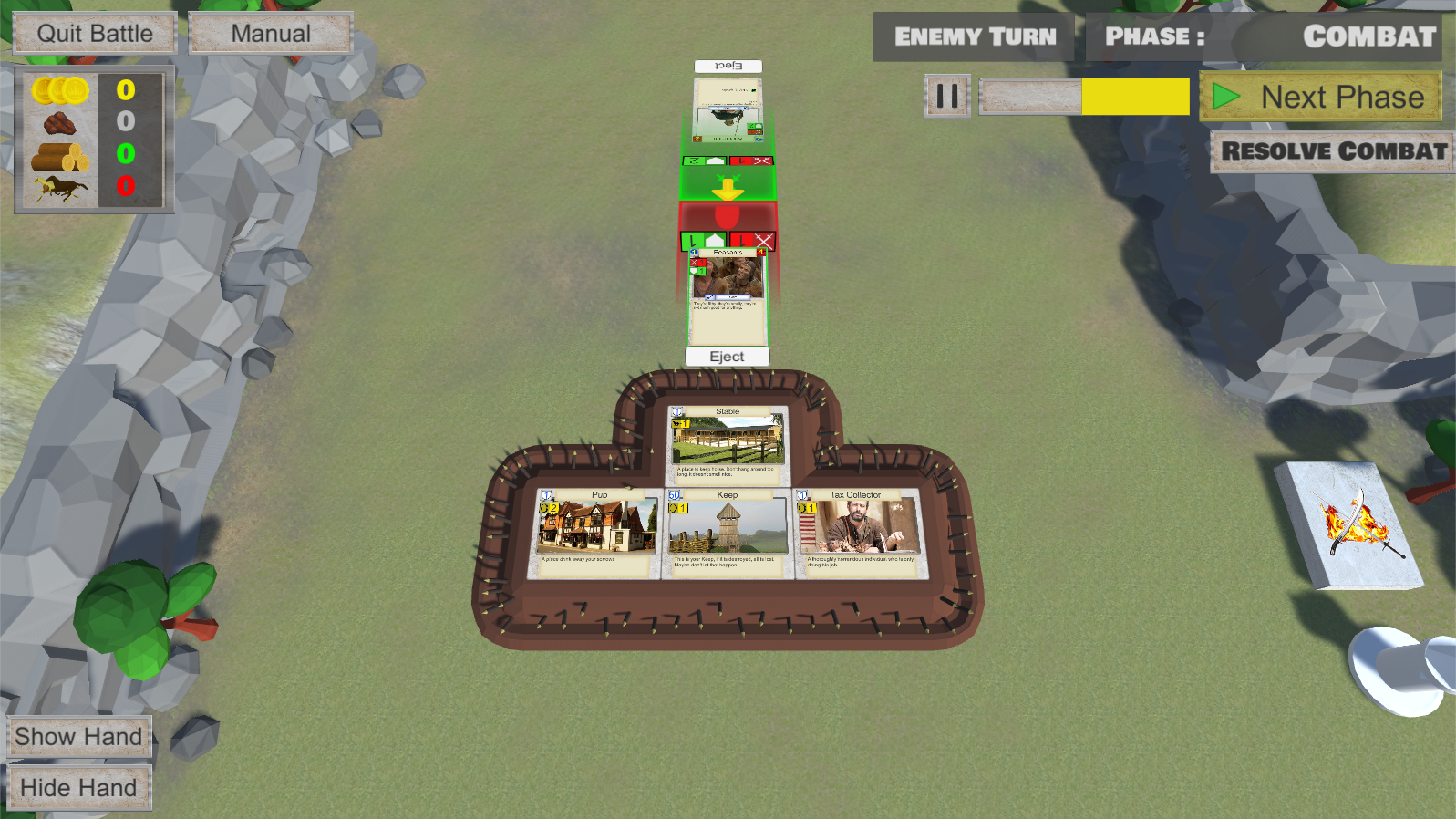
Task: Quit the battle
Action: [95, 34]
